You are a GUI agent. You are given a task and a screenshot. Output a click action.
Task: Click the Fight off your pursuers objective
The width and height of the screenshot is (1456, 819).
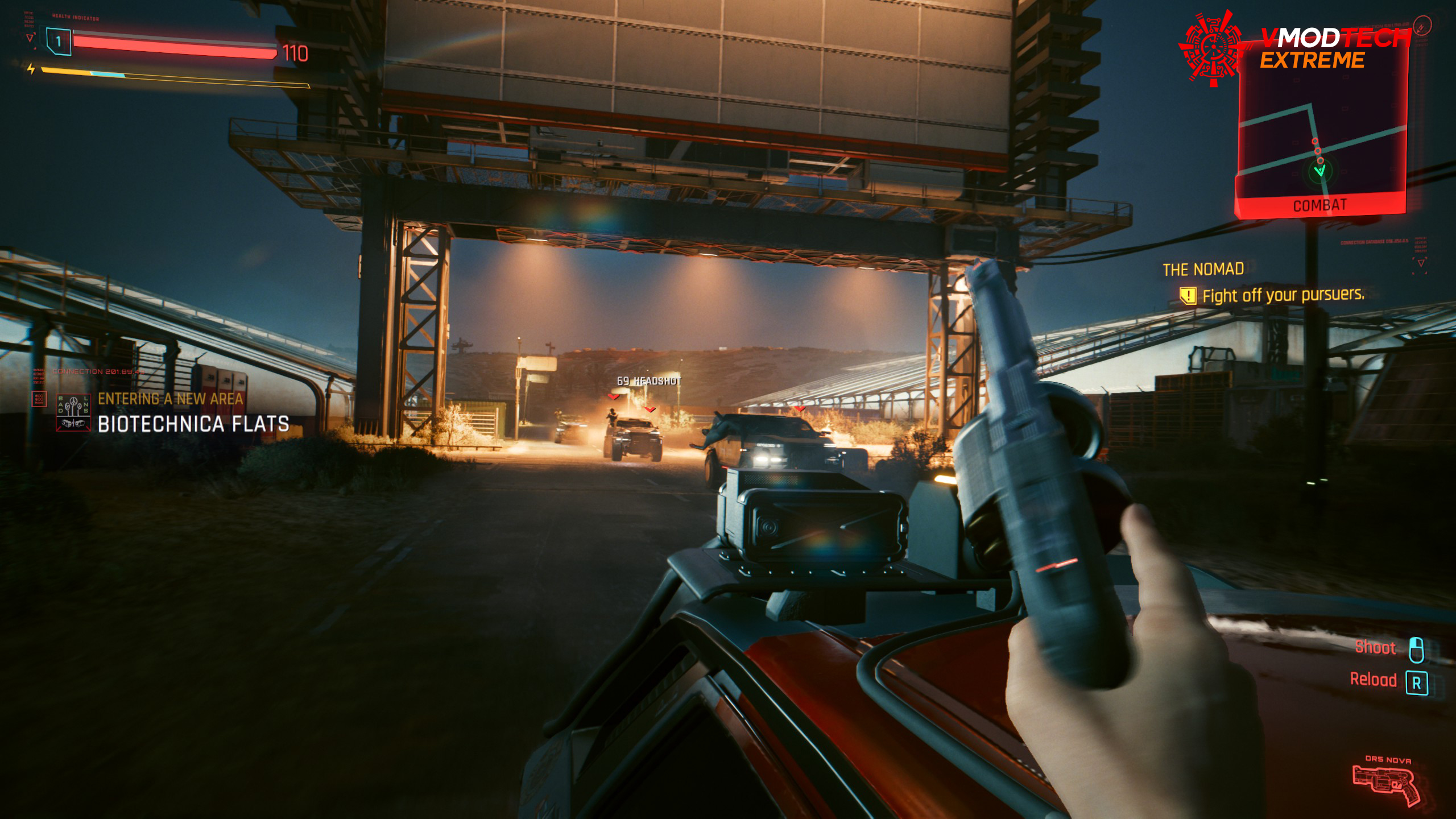[x=1282, y=295]
